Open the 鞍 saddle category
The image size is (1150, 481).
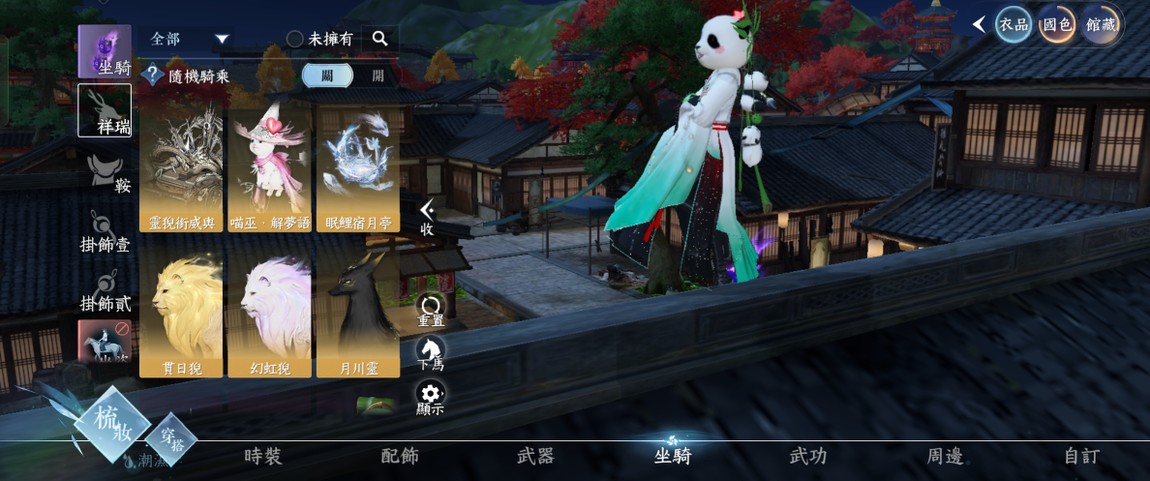click(x=105, y=174)
